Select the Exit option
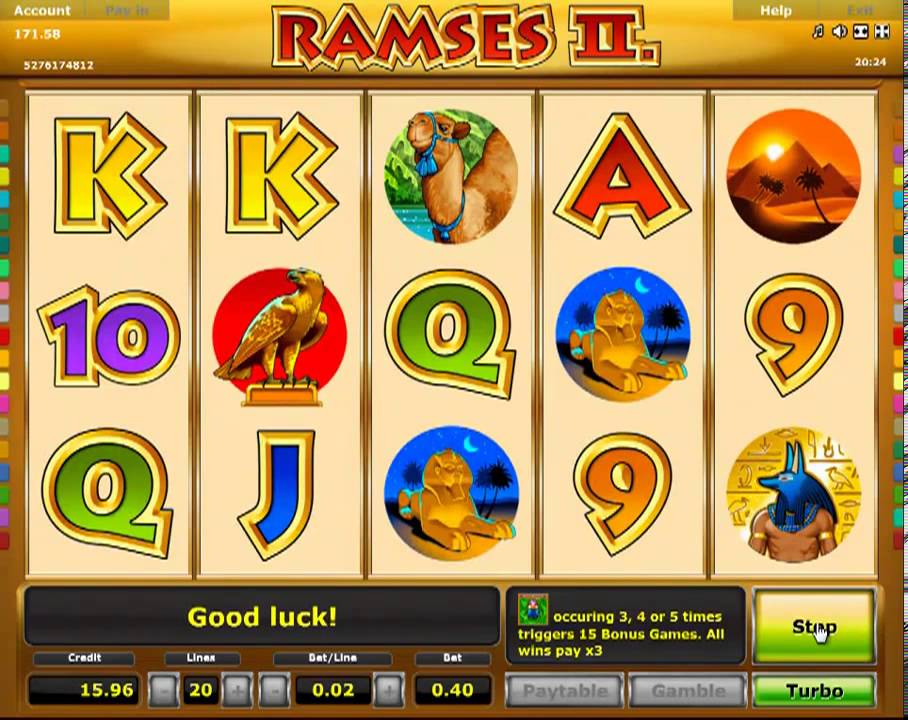 pos(859,10)
